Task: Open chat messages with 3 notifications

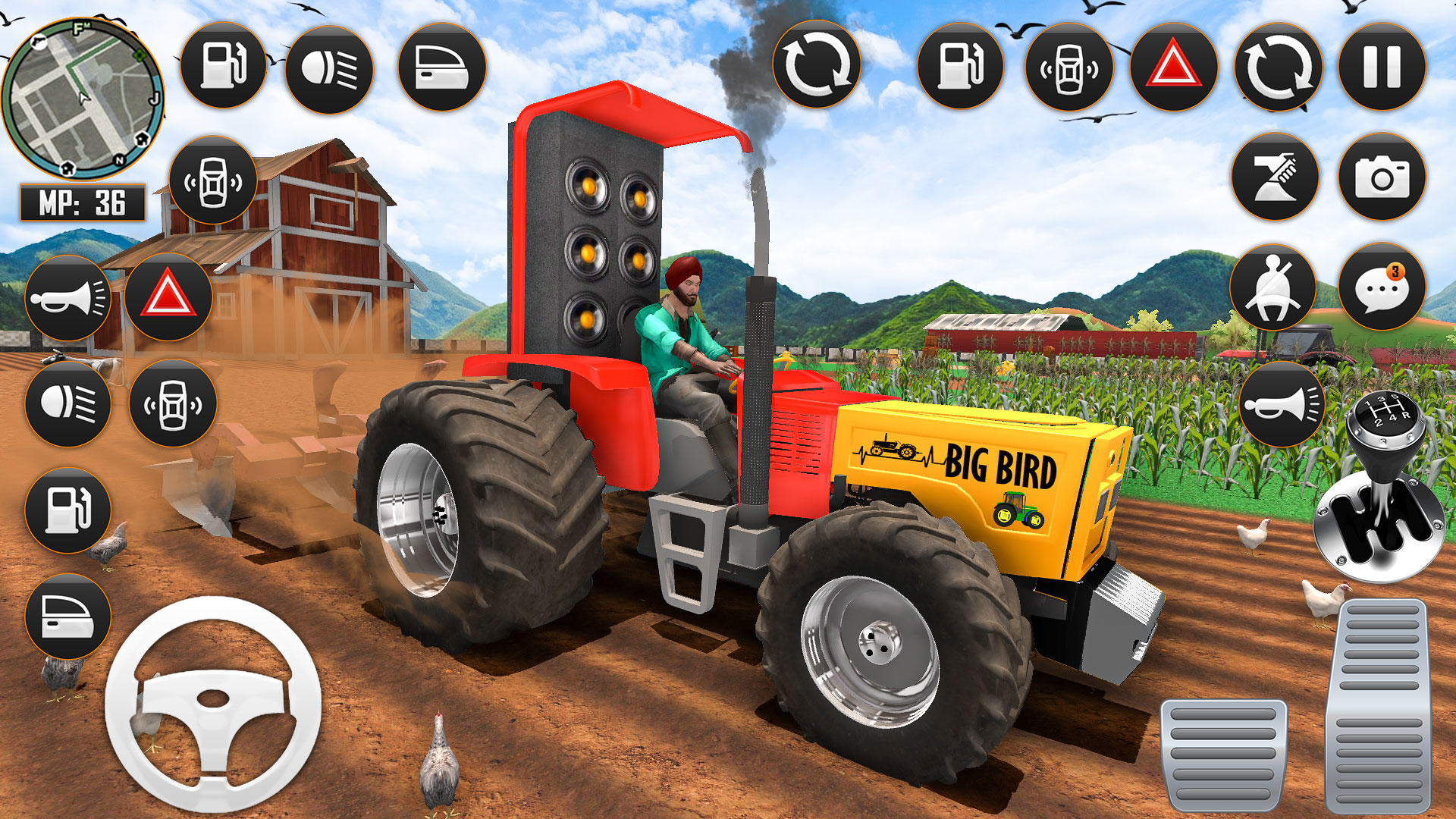Action: point(1382,287)
